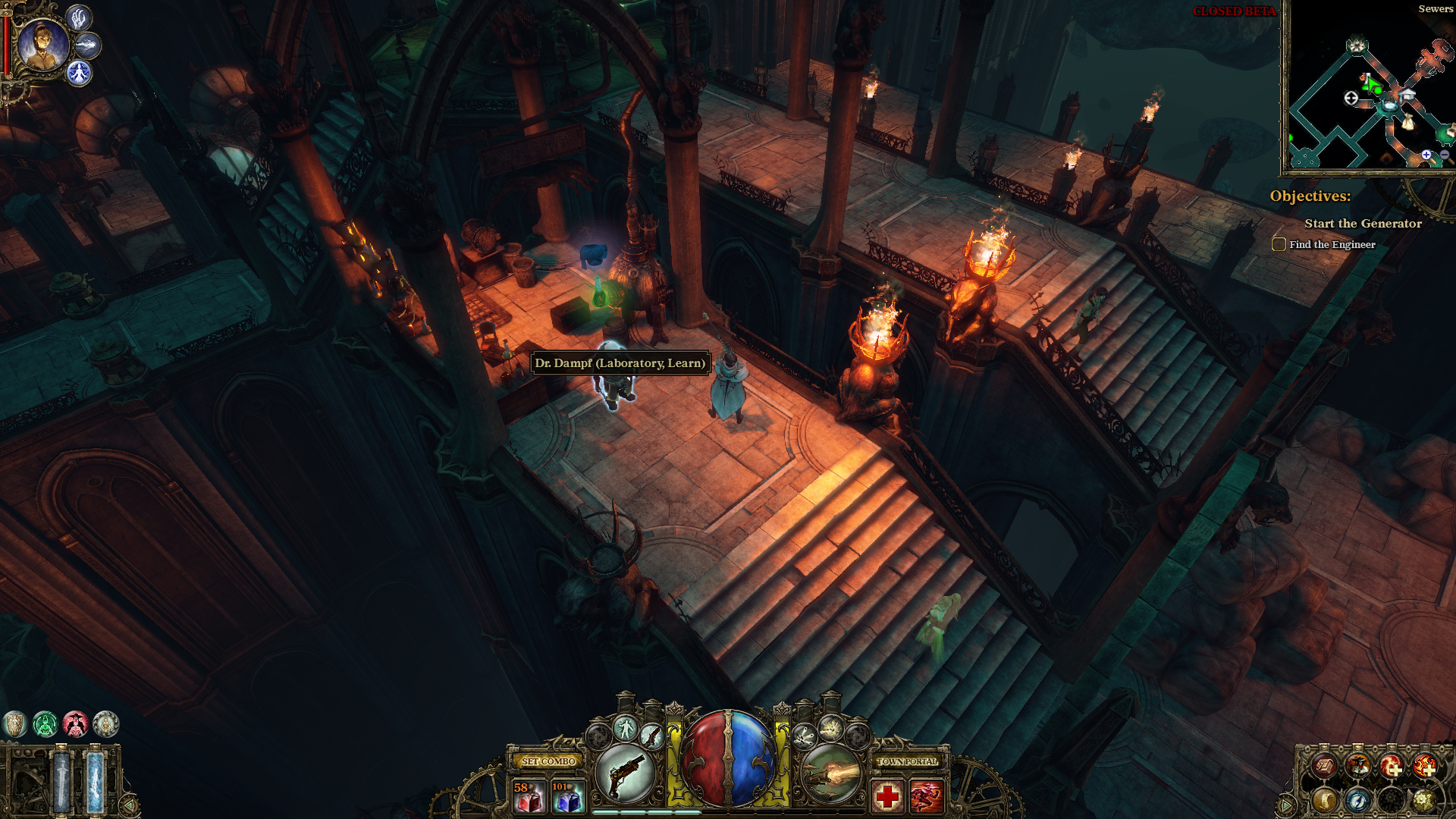
Task: Open the golden gear settings menu
Action: click(1424, 800)
